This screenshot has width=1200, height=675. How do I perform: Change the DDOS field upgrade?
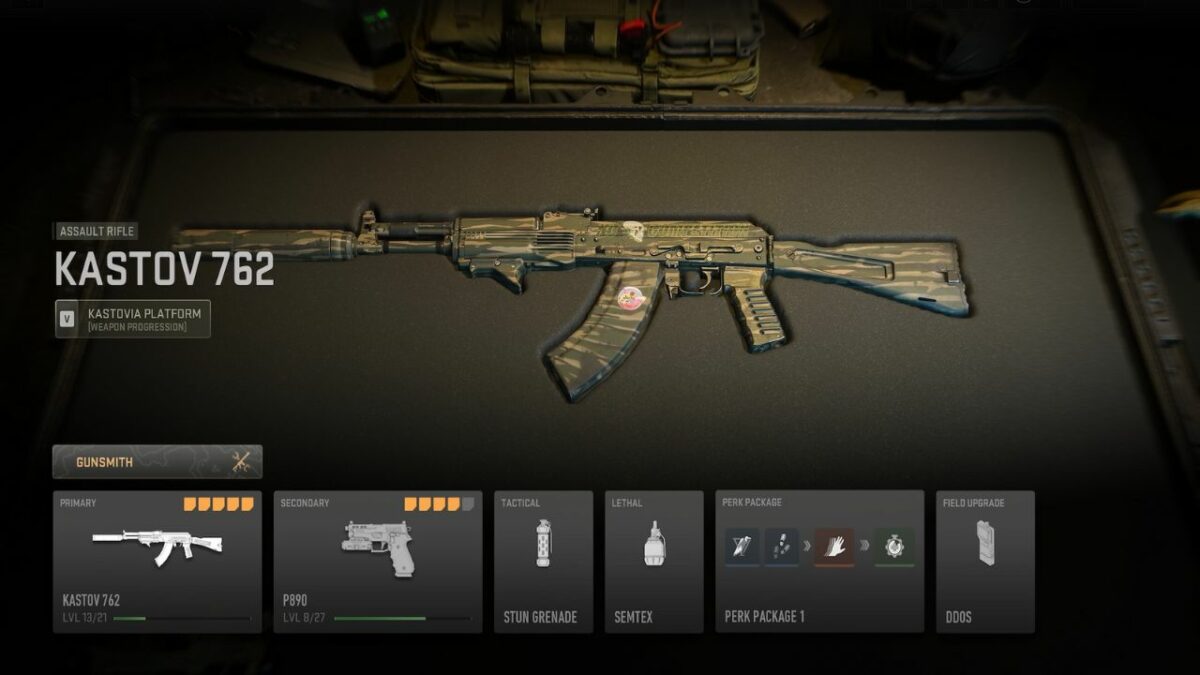[985, 561]
